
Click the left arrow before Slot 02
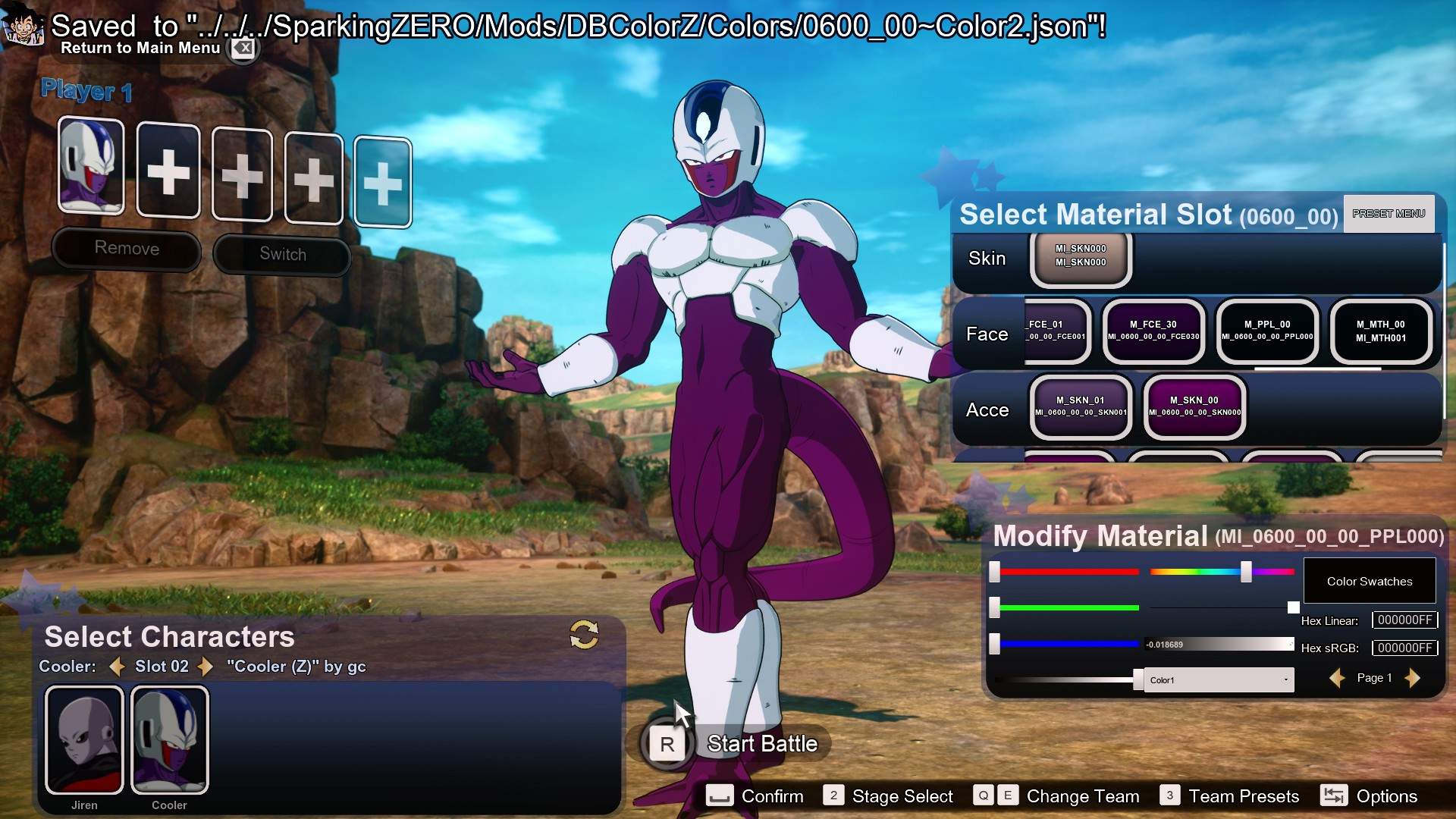tap(117, 667)
